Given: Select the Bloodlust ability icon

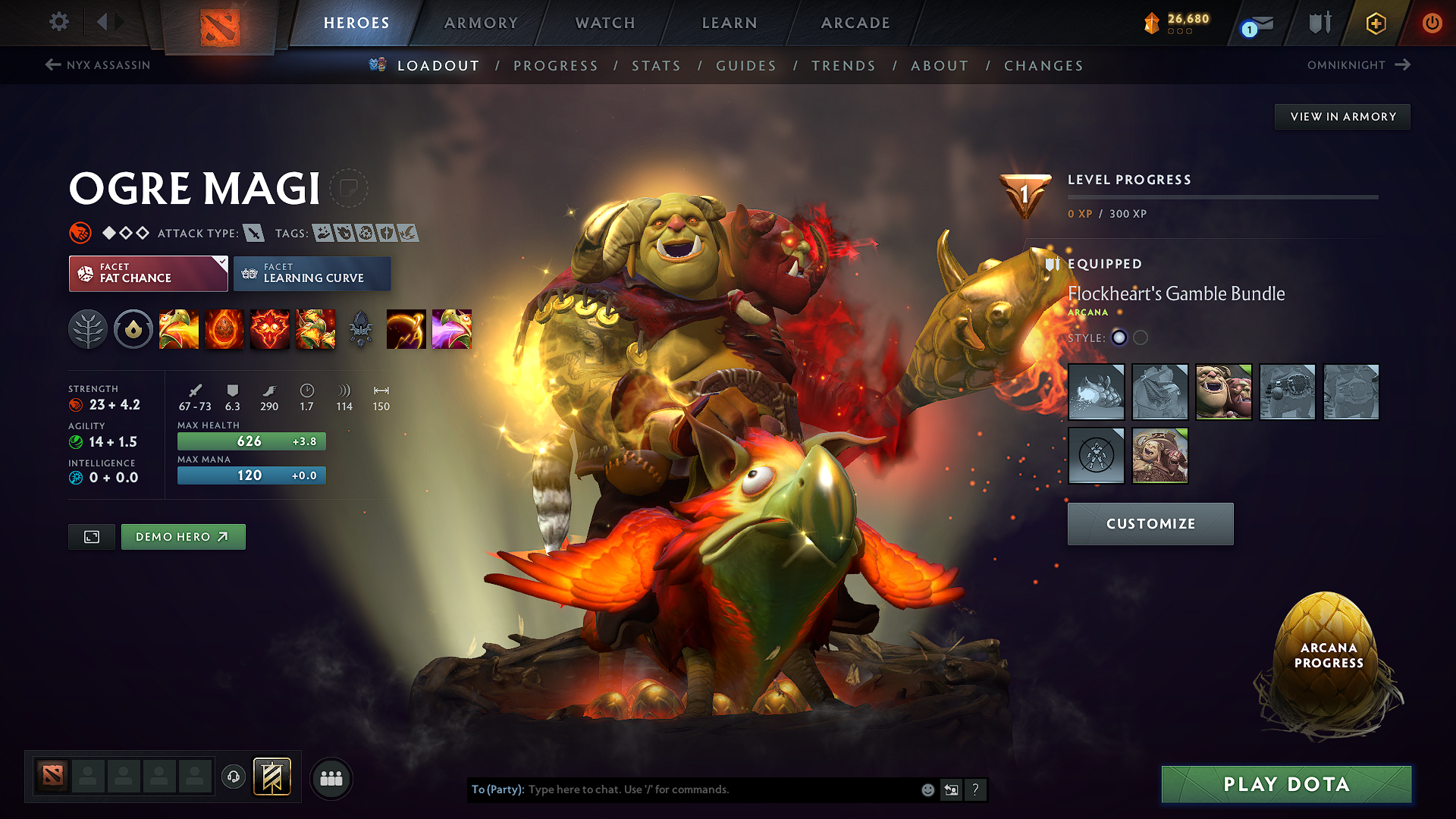Looking at the screenshot, I should [270, 329].
